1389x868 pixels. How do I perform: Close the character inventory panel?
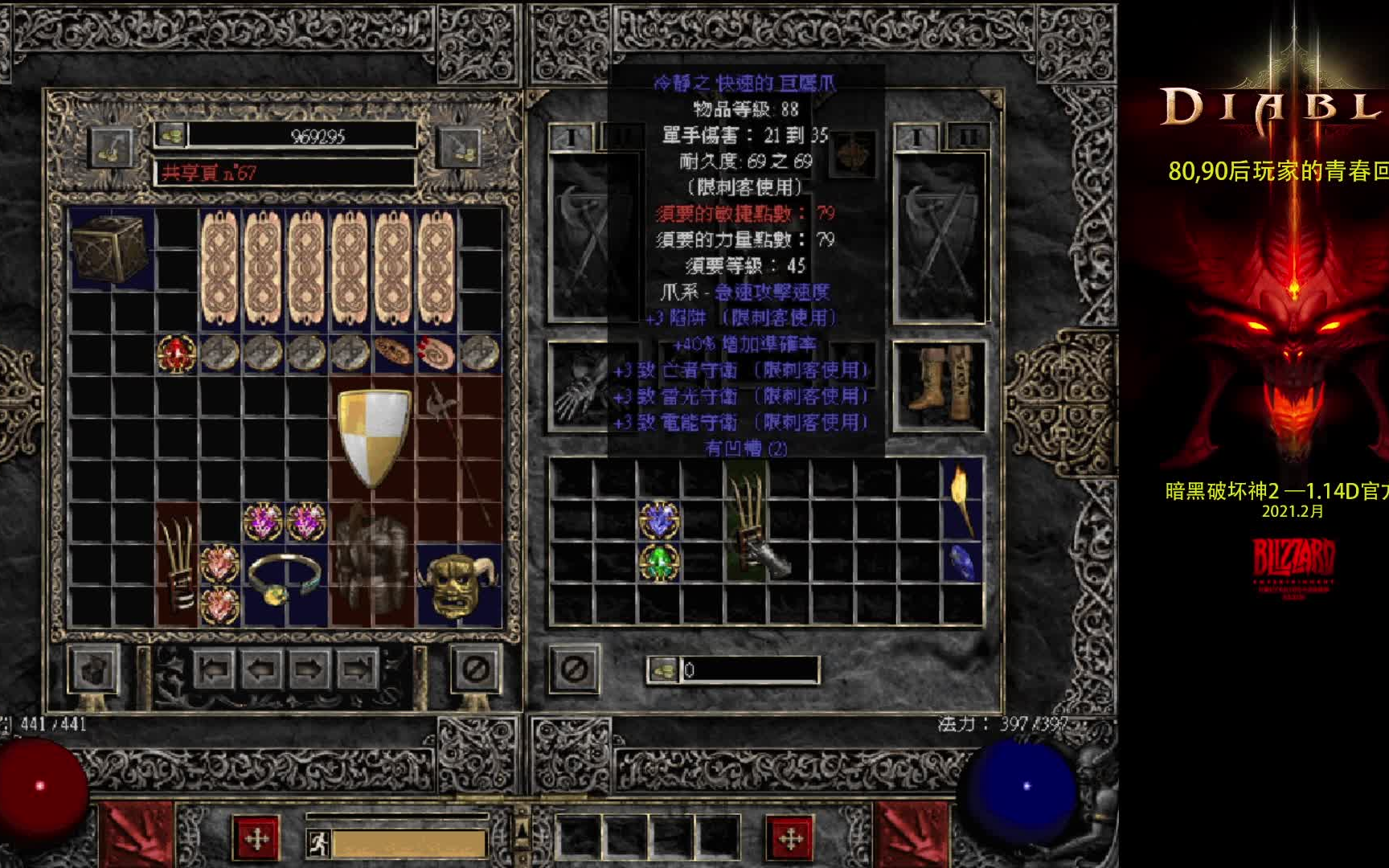[574, 669]
